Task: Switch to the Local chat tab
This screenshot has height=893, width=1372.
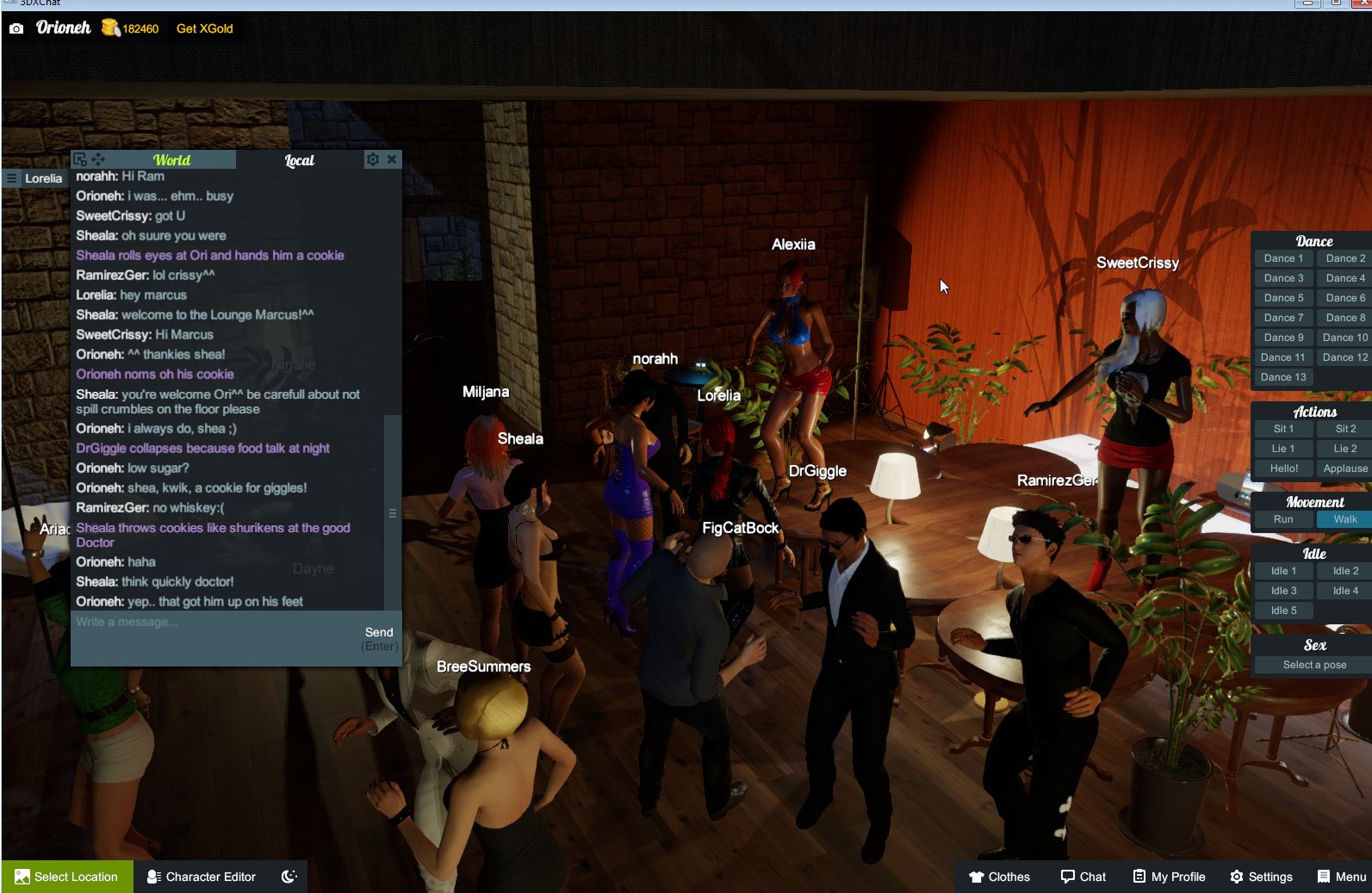Action: 298,159
